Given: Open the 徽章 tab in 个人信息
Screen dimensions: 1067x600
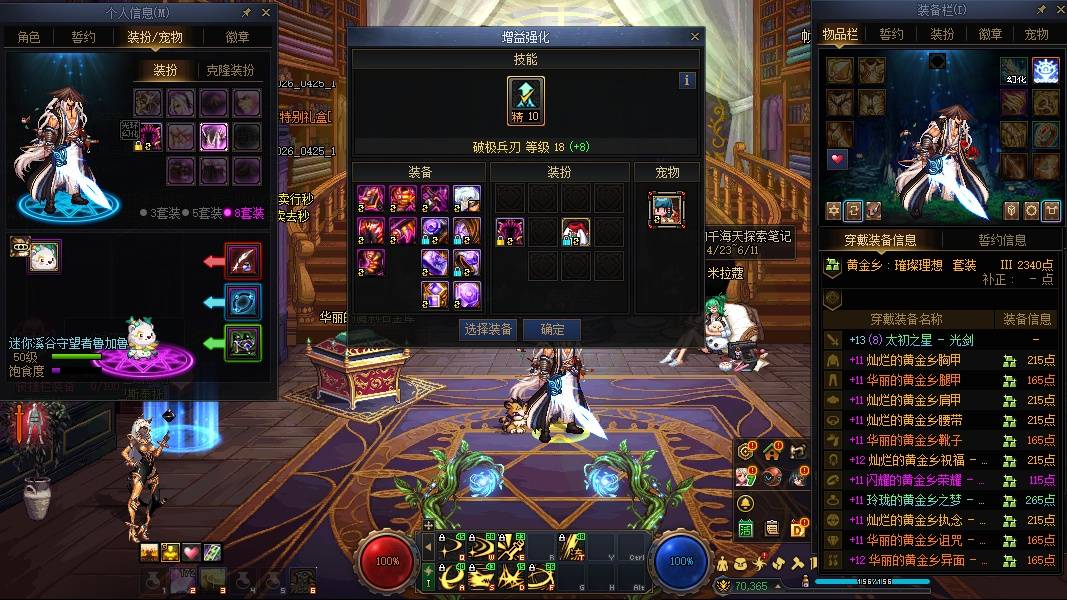Looking at the screenshot, I should pyautogui.click(x=237, y=37).
